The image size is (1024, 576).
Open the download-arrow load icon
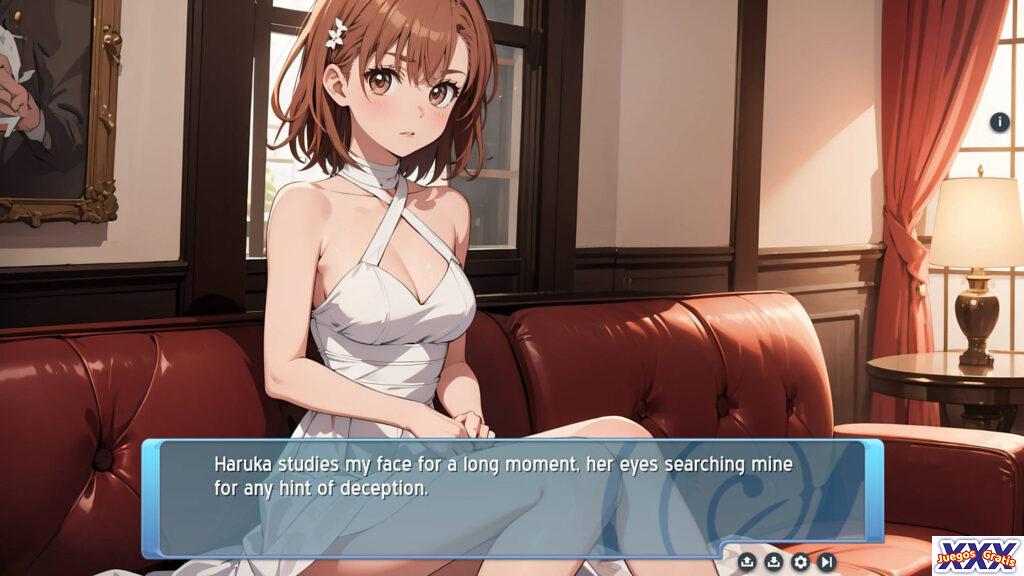click(x=773, y=562)
